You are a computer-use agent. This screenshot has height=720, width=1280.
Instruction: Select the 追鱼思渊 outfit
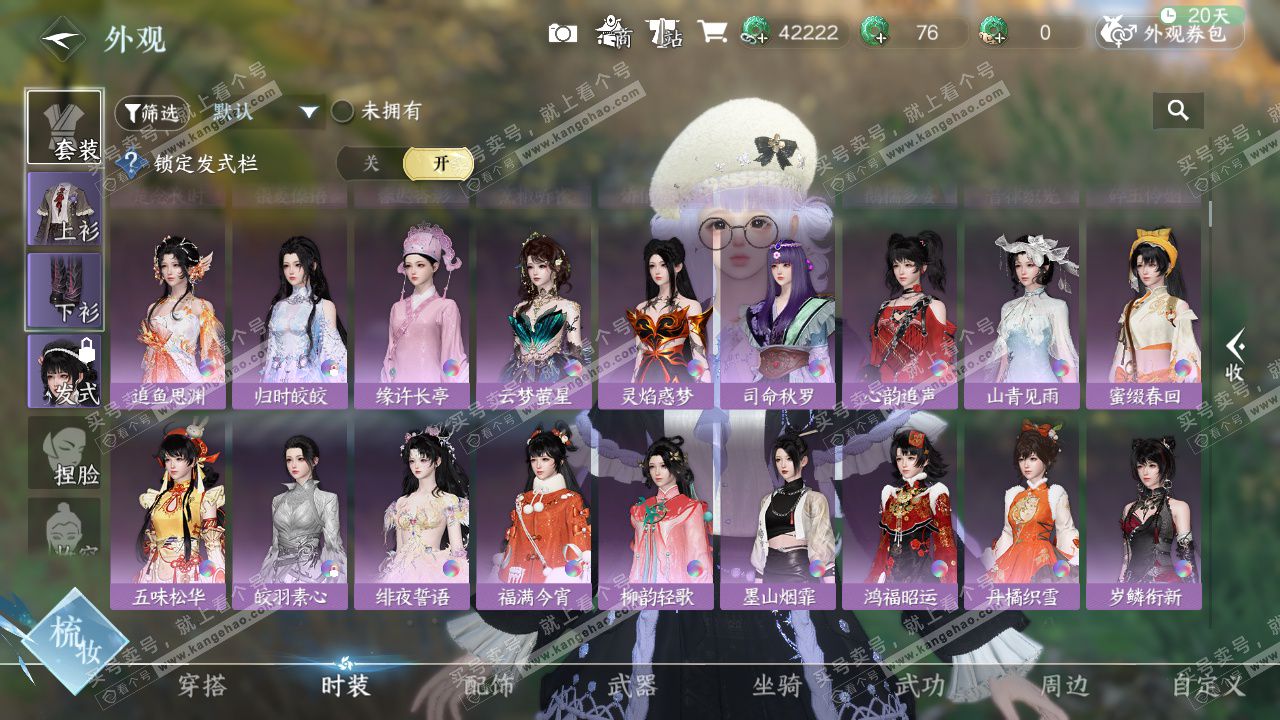(168, 316)
